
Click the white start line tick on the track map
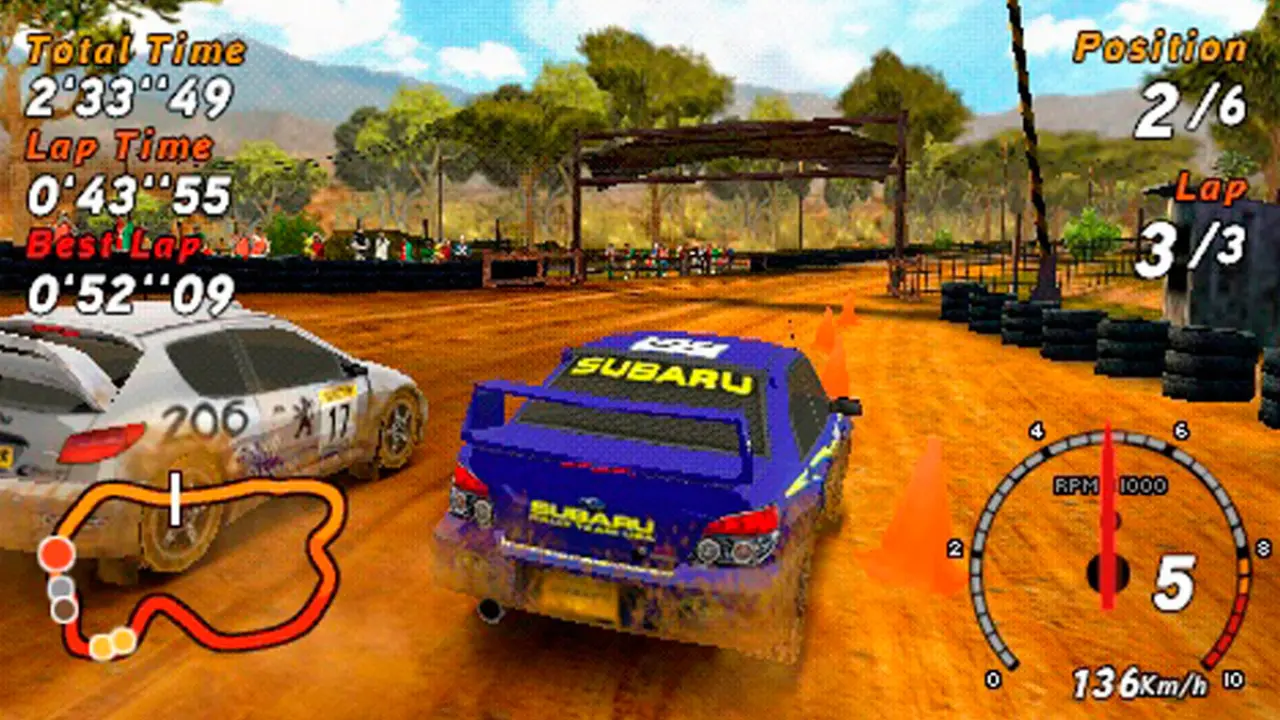pos(176,499)
